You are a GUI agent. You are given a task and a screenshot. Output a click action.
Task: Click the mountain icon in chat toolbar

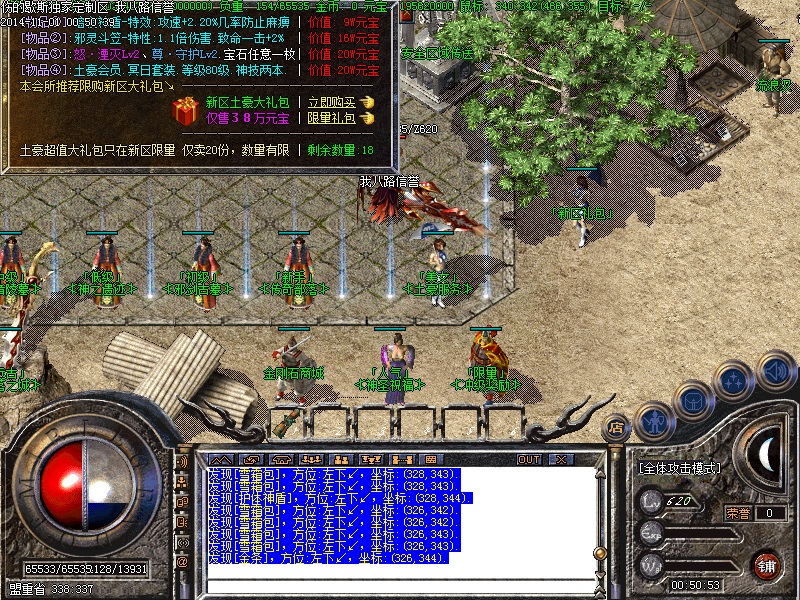219,459
